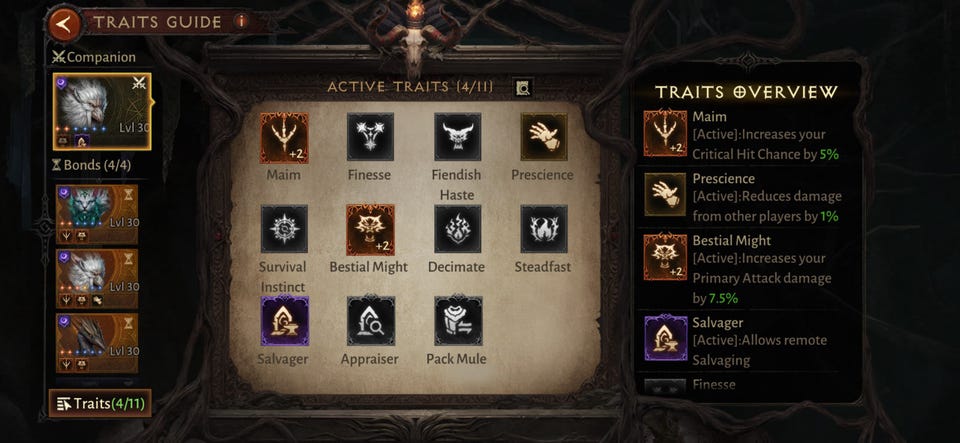960x443 pixels.
Task: Choose the Finesse trait
Action: [x=371, y=137]
